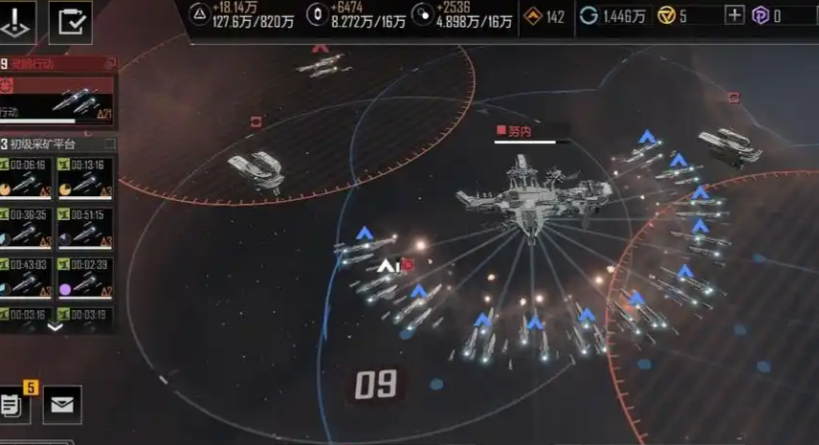Click the crystal resource oval icon
Viewport: 819px width, 445px height.
point(318,16)
